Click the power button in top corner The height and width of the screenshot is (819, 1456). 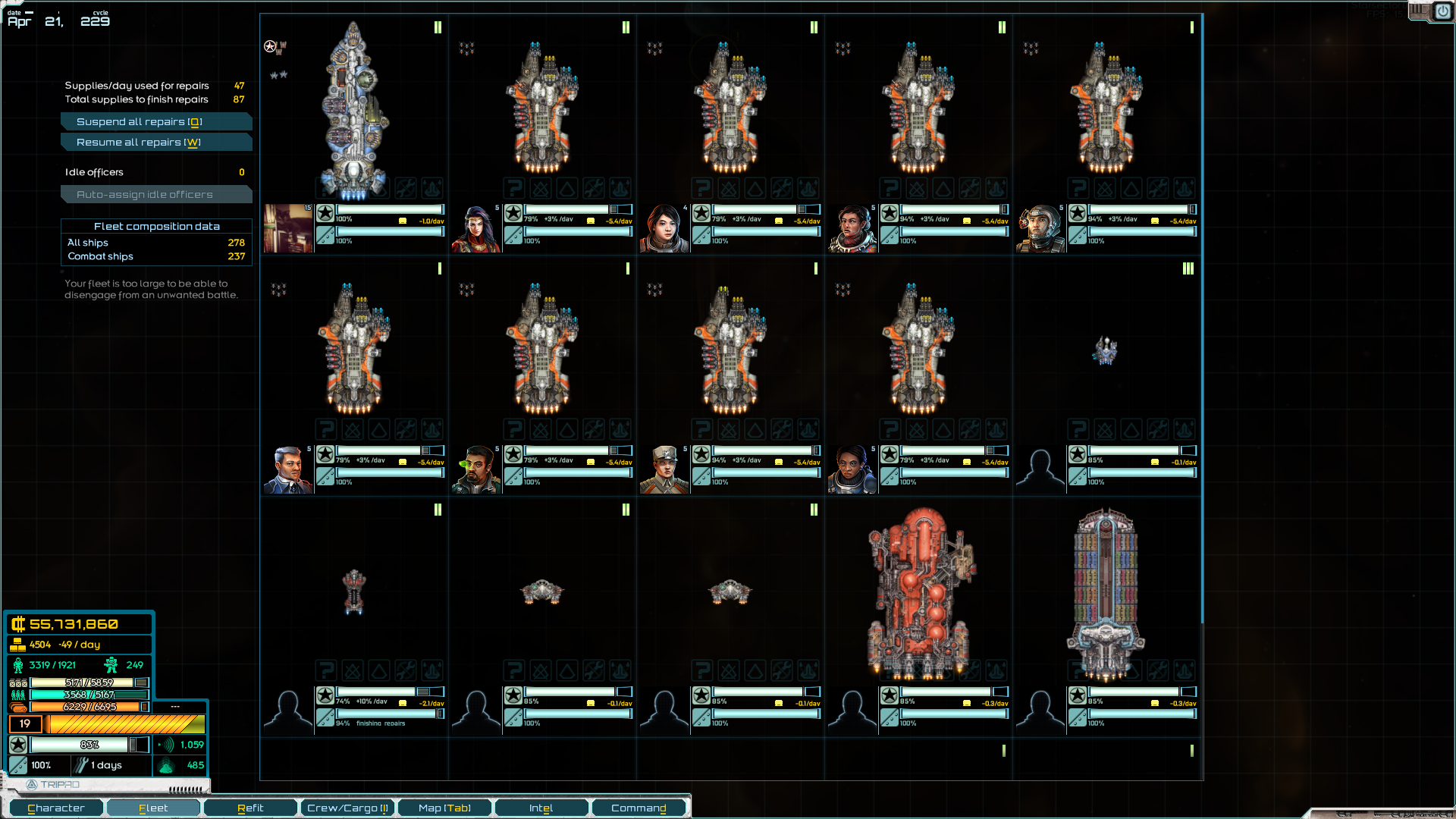tap(1442, 12)
